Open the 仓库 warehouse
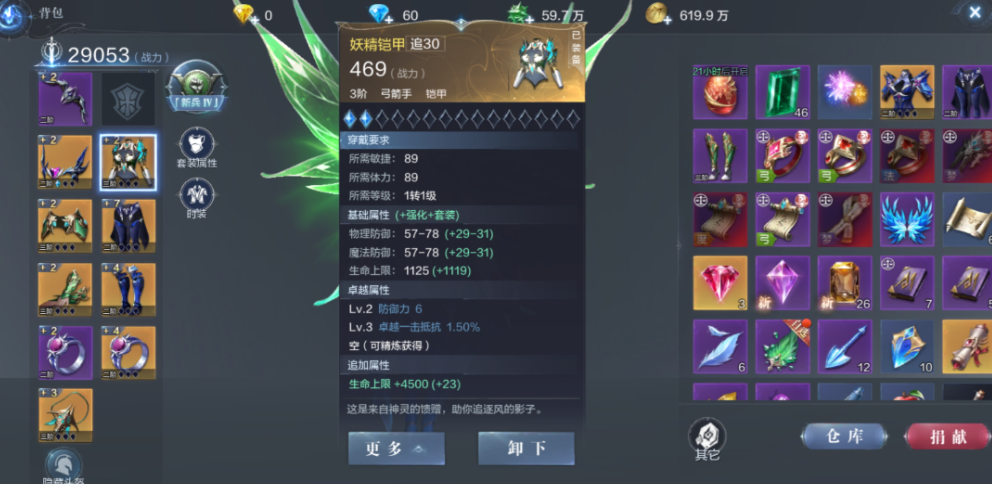 pos(843,436)
